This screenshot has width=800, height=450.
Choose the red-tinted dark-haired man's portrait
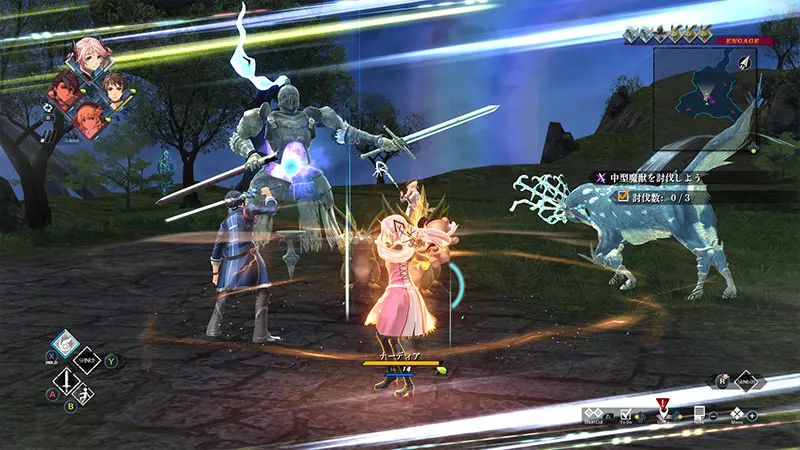(66, 91)
